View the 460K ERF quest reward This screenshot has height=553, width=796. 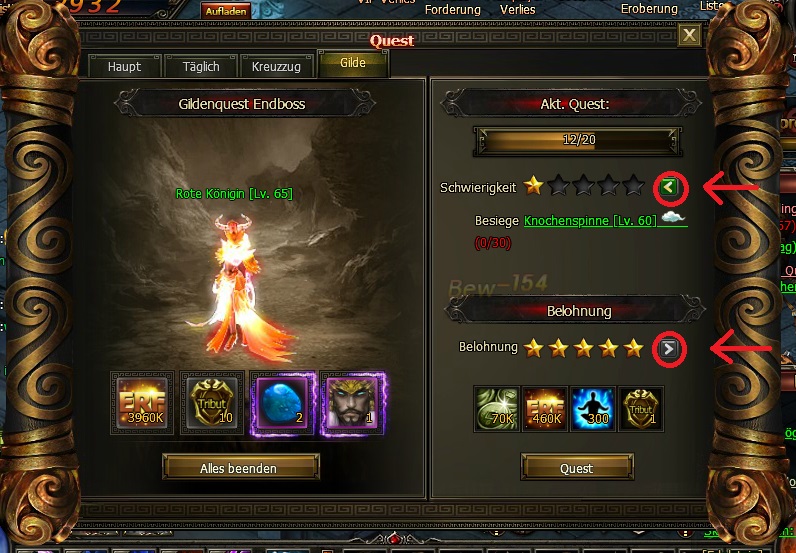(544, 409)
